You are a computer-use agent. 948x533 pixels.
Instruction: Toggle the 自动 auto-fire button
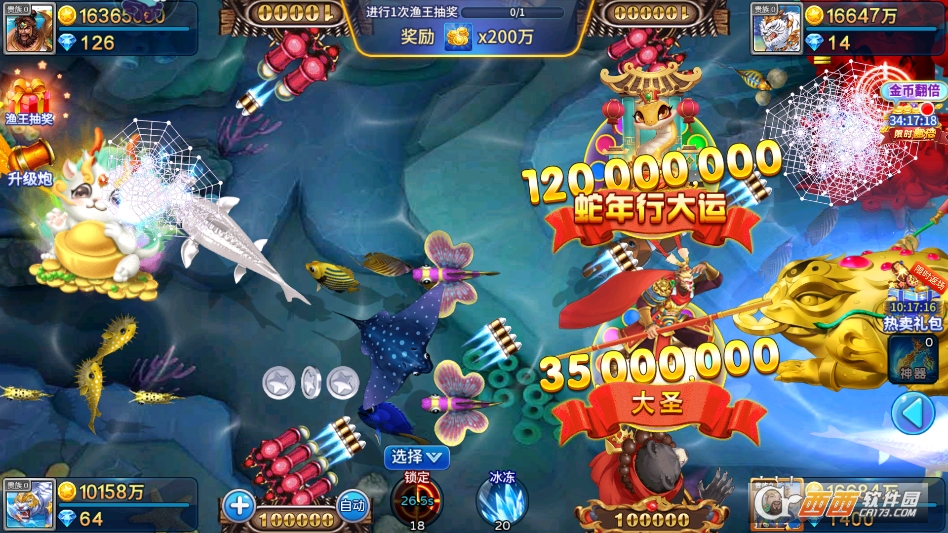[352, 506]
